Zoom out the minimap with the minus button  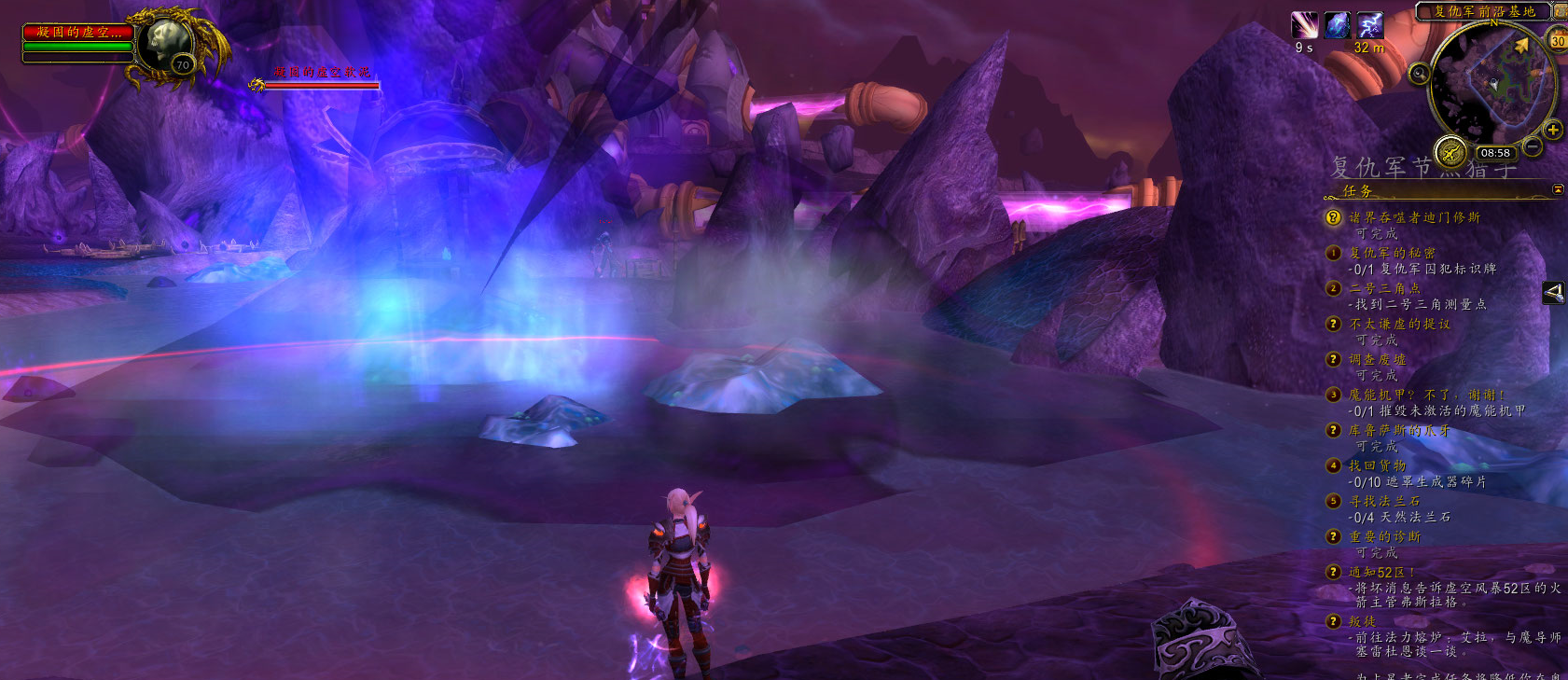[1533, 146]
